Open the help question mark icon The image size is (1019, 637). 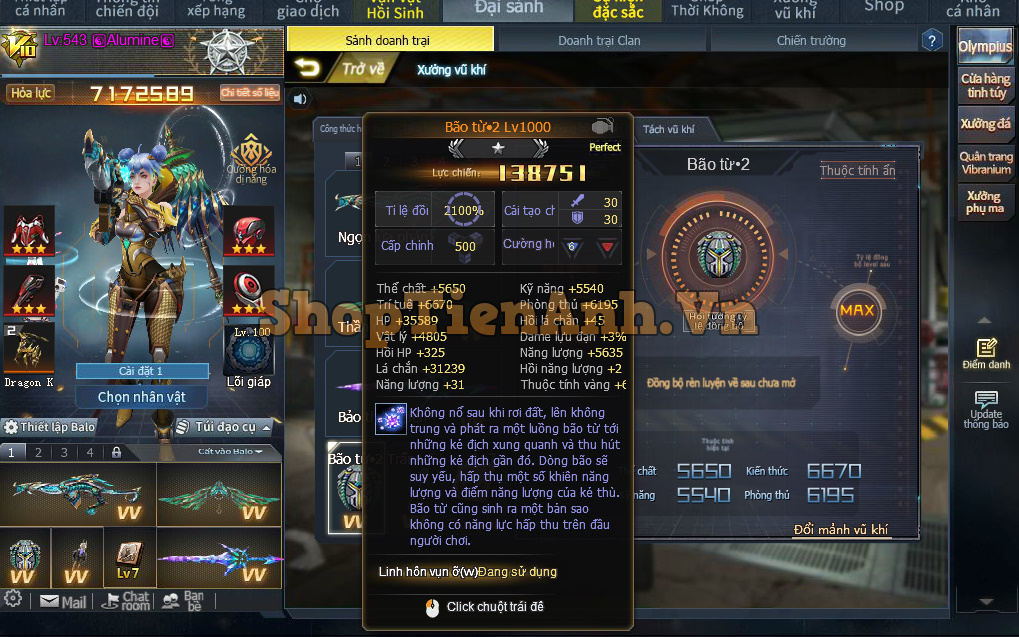(932, 41)
